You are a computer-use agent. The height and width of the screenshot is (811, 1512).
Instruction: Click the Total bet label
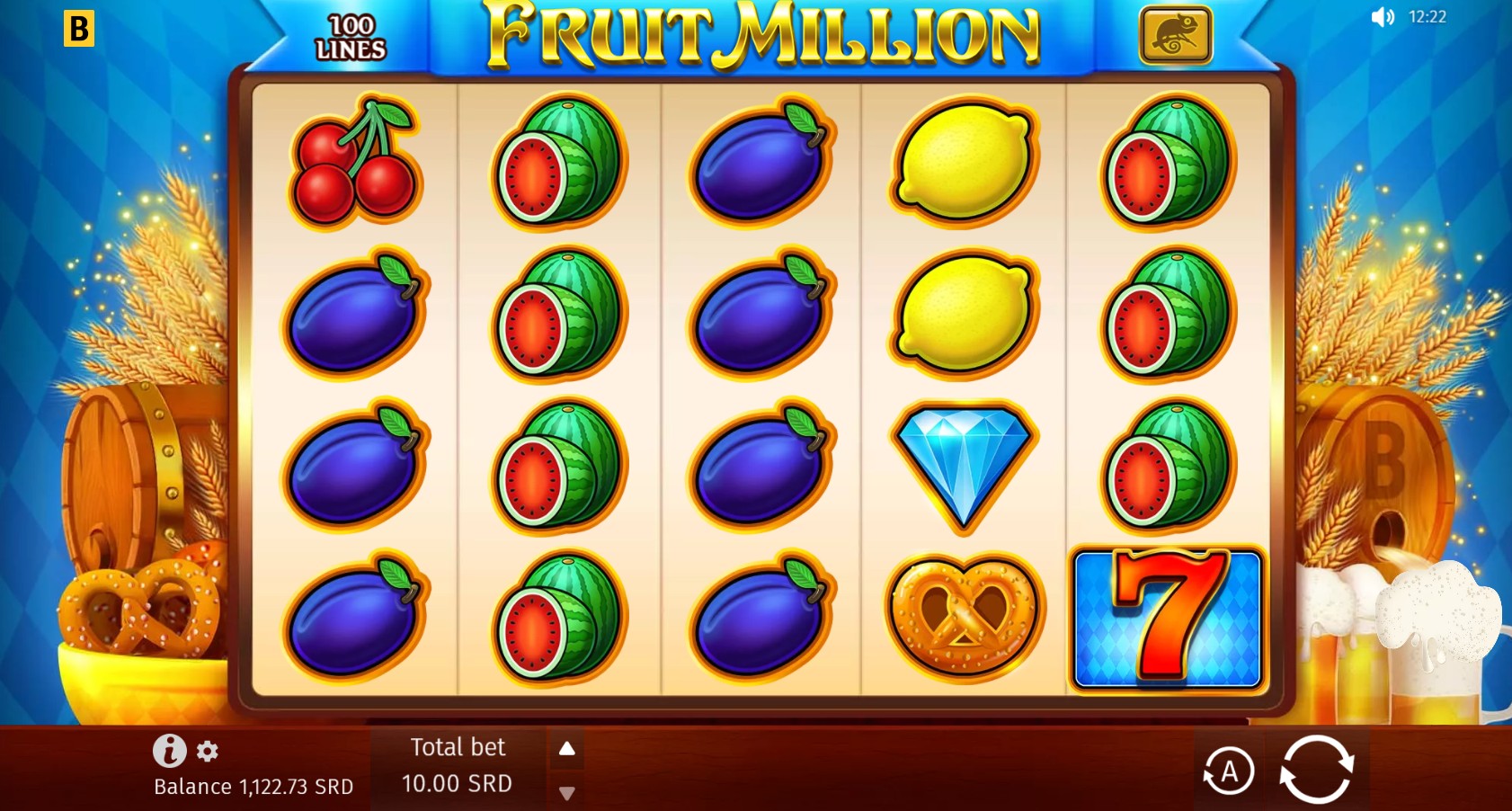tap(458, 747)
